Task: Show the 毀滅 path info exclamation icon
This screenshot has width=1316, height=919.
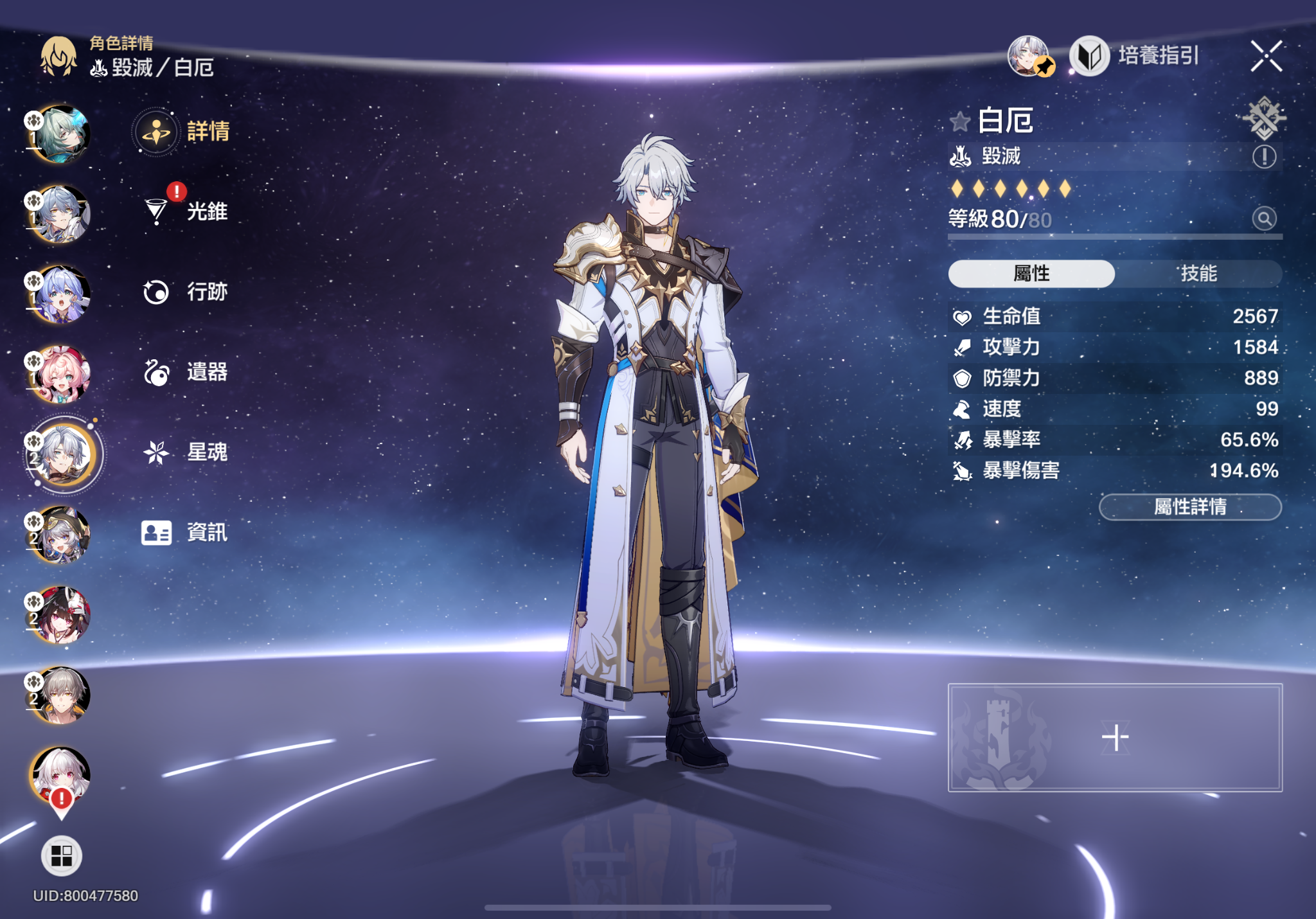Action: [x=1264, y=156]
